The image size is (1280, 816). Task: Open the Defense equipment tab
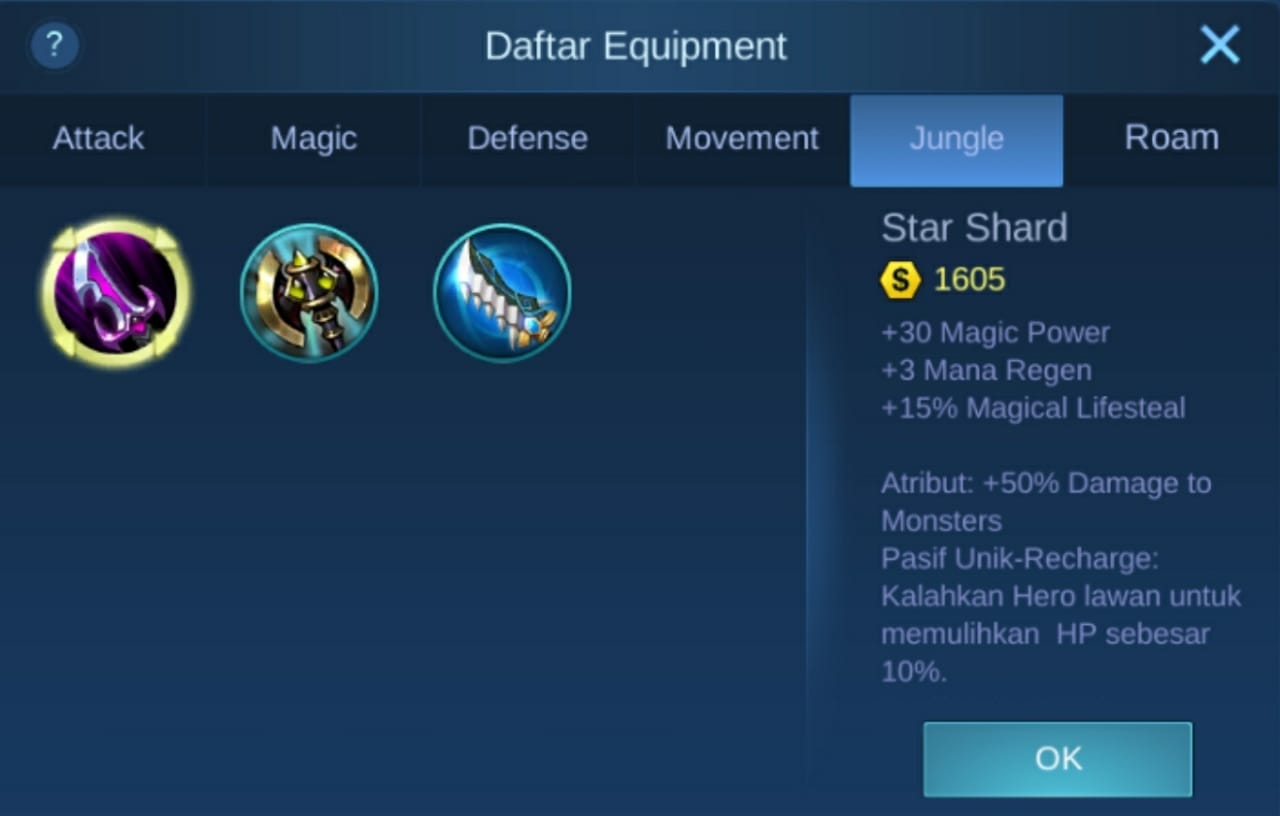pos(527,139)
